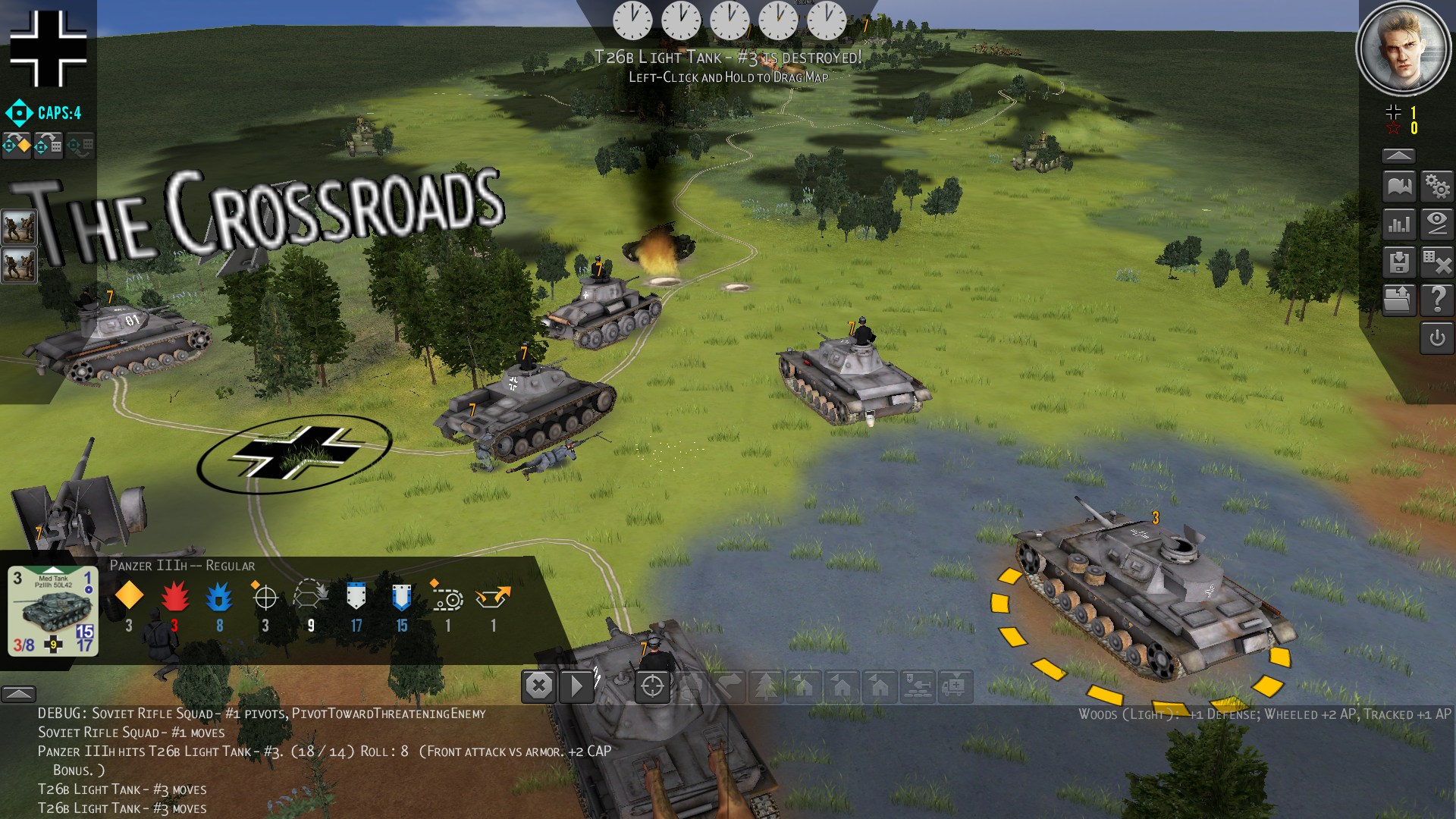Screen dimensions: 1456x819
Task: Select the Panzer IIIh unit card
Action: click(x=53, y=610)
